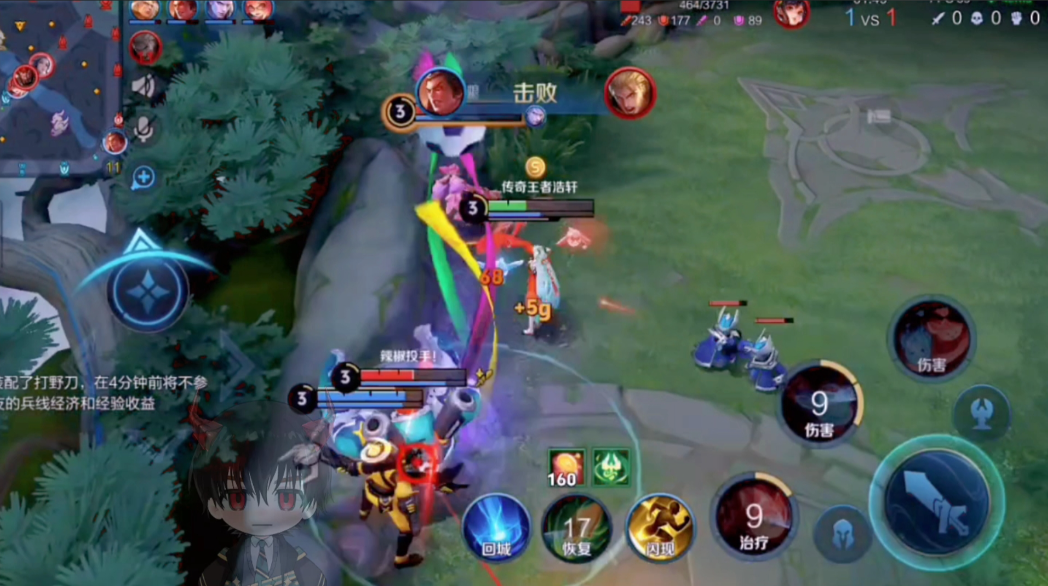Buy the suggested green trident item
Viewport: 1048px width, 586px height.
tap(611, 468)
